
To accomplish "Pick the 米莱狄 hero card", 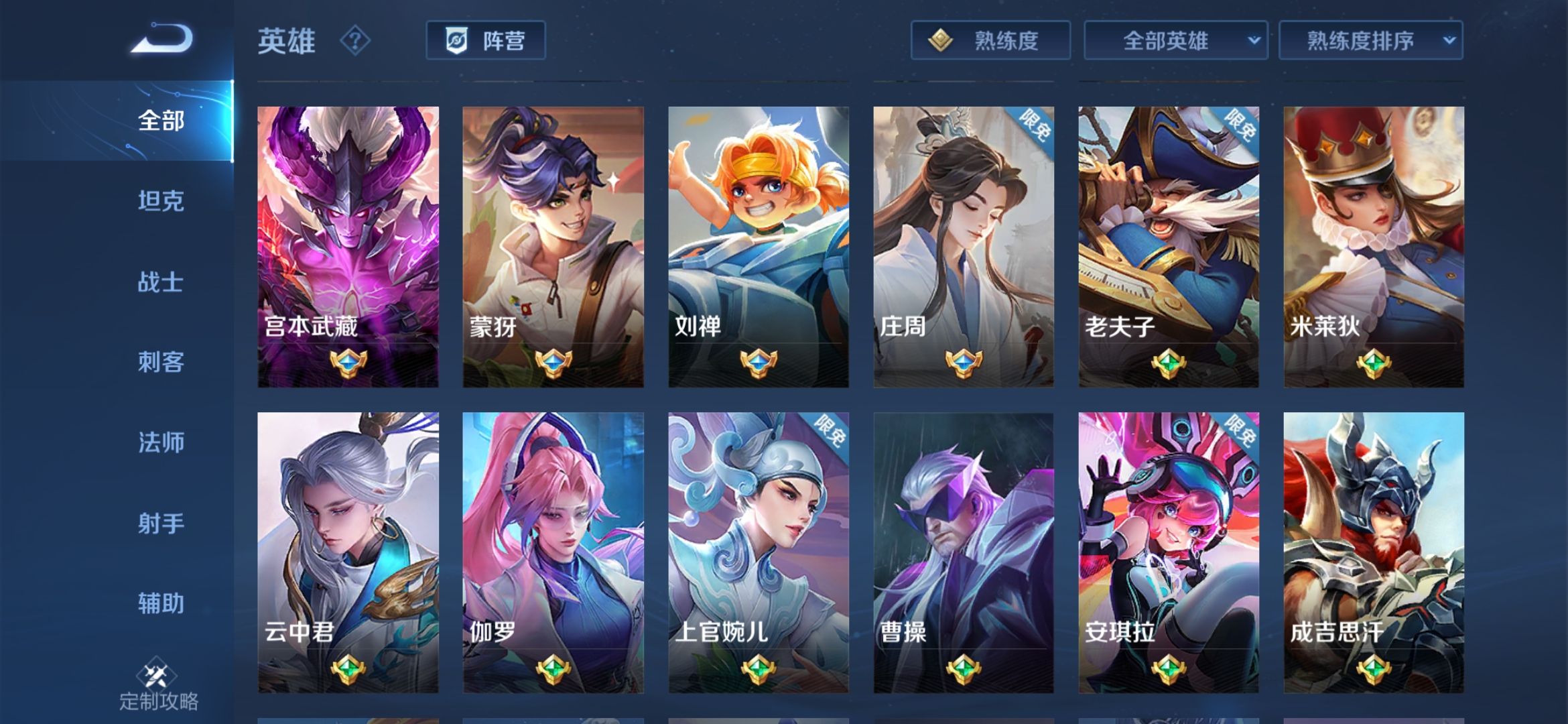I will pyautogui.click(x=1374, y=247).
